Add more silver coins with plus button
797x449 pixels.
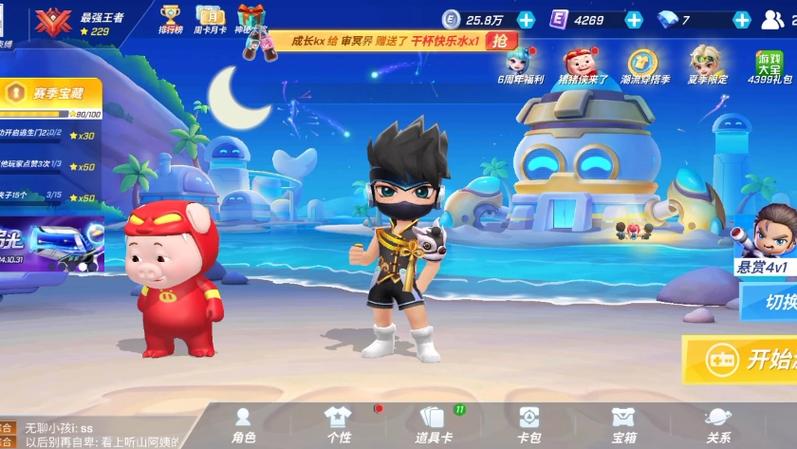(526, 20)
